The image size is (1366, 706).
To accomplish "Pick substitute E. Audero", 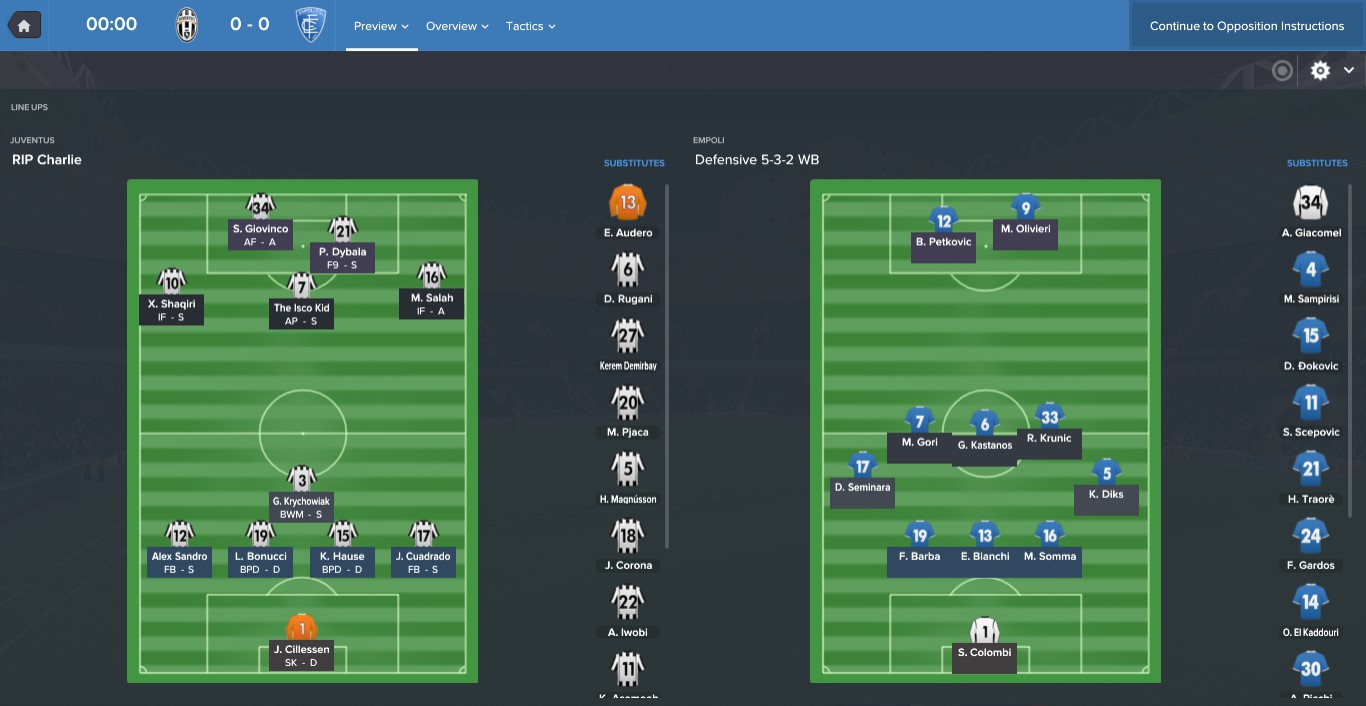I will point(628,204).
